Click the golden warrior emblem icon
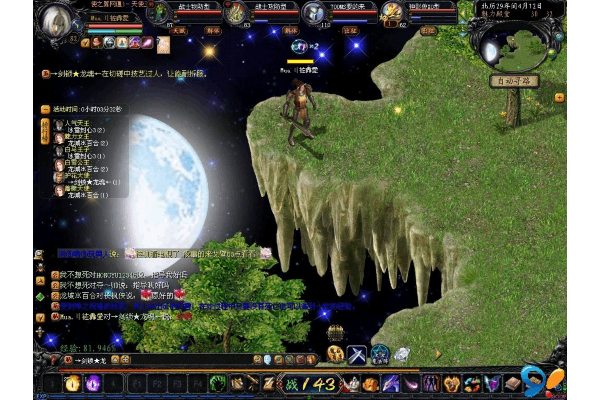 [x=335, y=353]
